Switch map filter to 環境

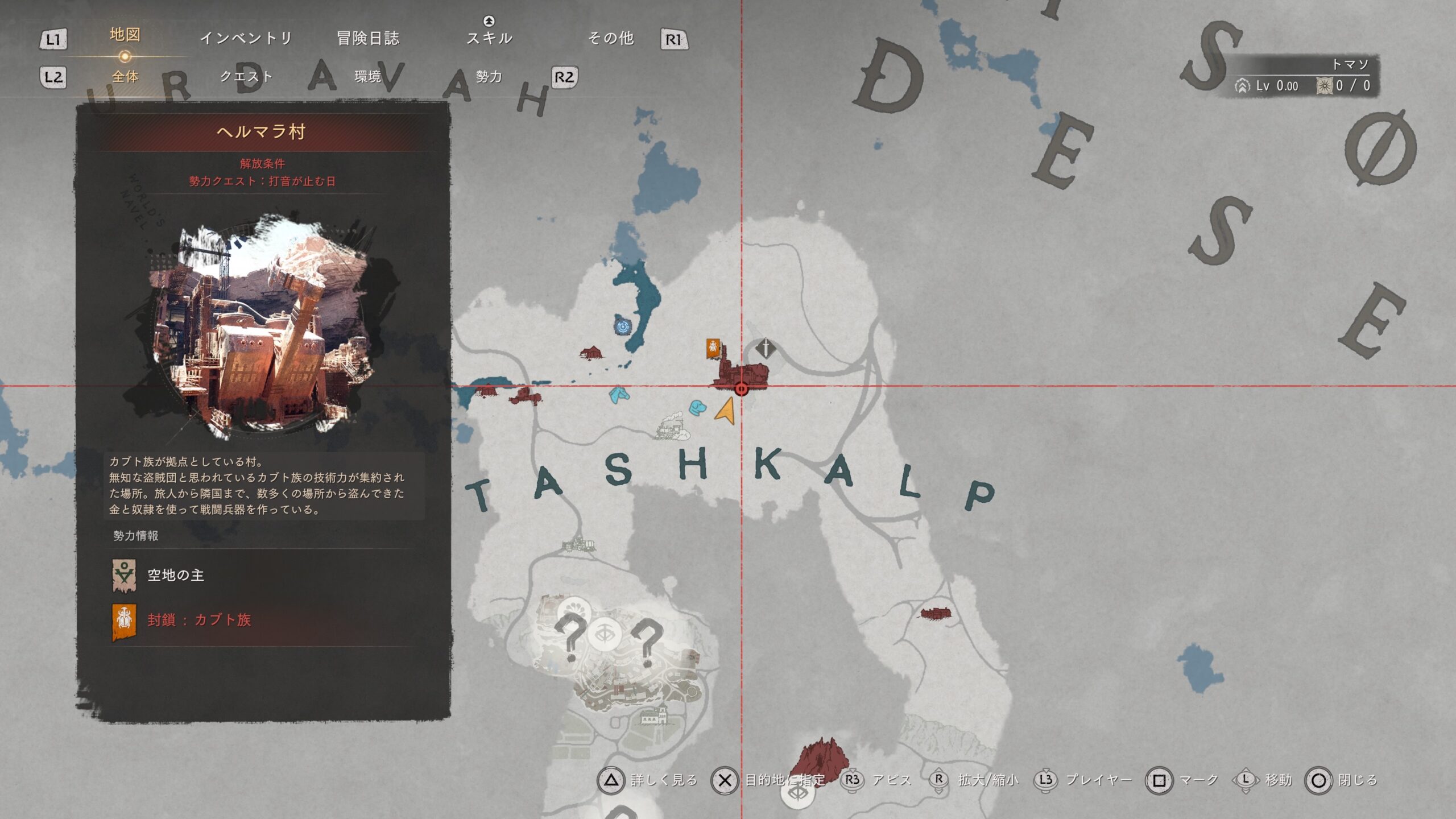[x=368, y=77]
